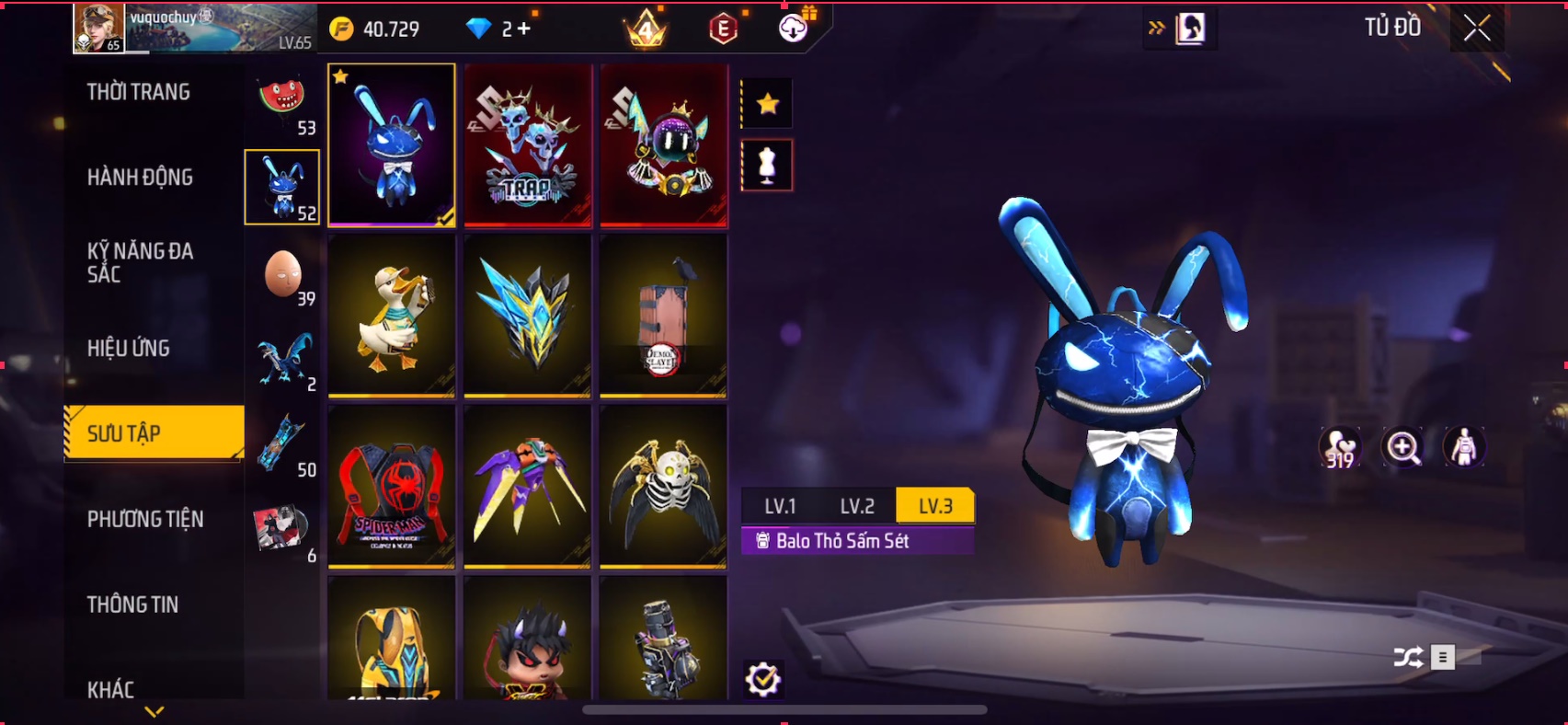Screen dimensions: 1568x725
Task: Choose the watermelon category with 53 items
Action: point(283,103)
